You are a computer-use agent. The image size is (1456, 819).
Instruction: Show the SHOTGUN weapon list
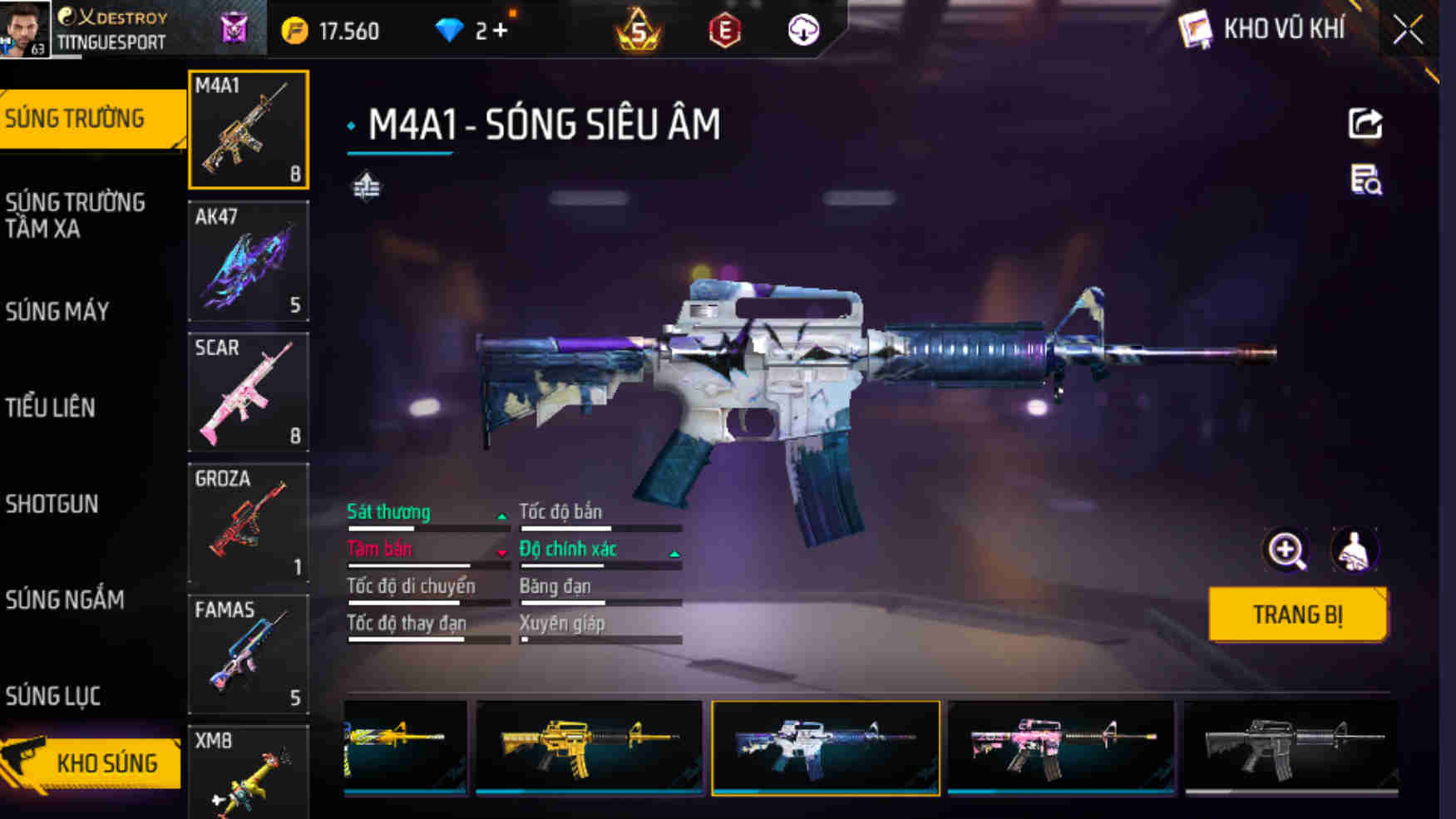[52, 504]
